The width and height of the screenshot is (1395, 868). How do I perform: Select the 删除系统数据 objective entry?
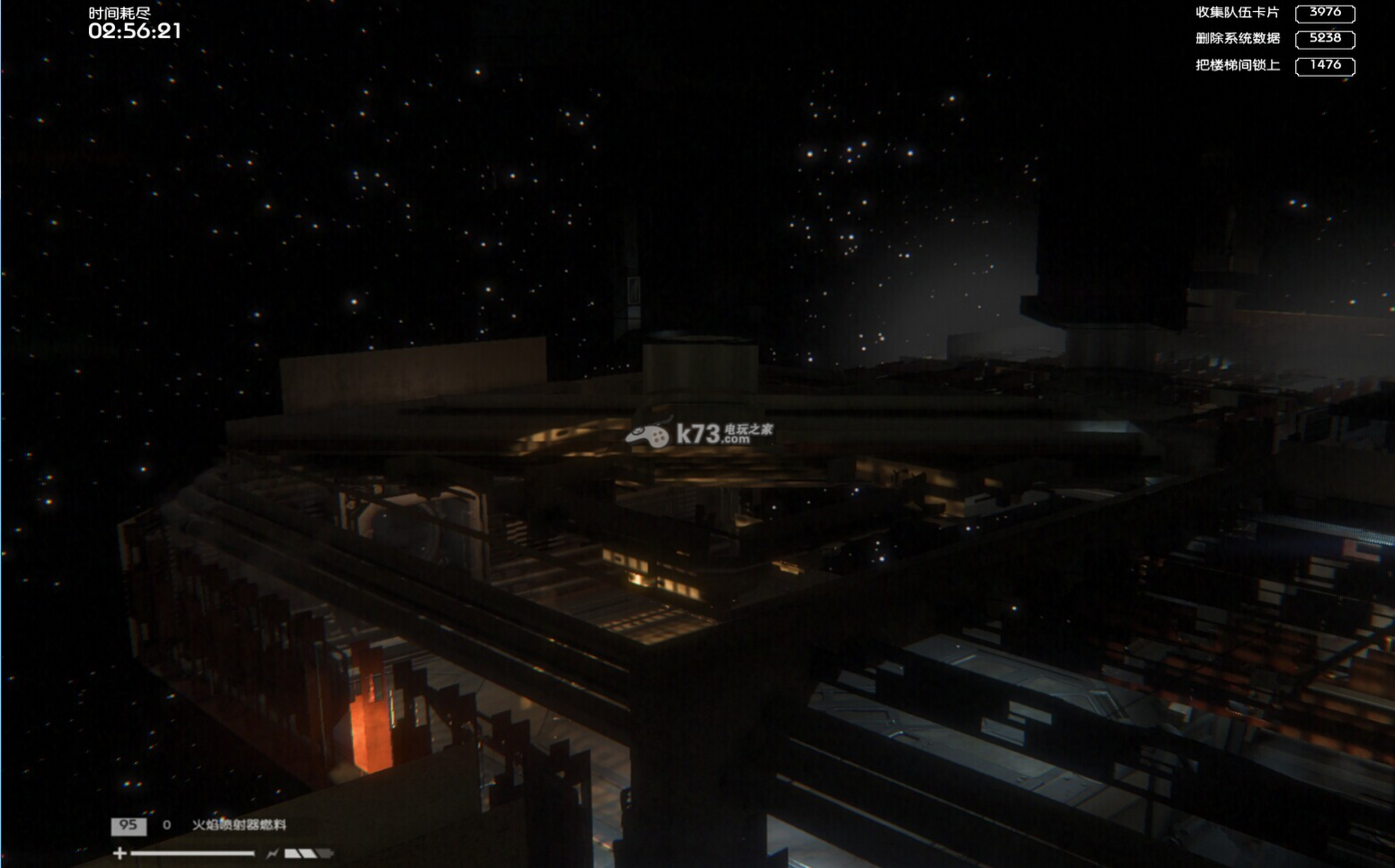pos(1237,39)
